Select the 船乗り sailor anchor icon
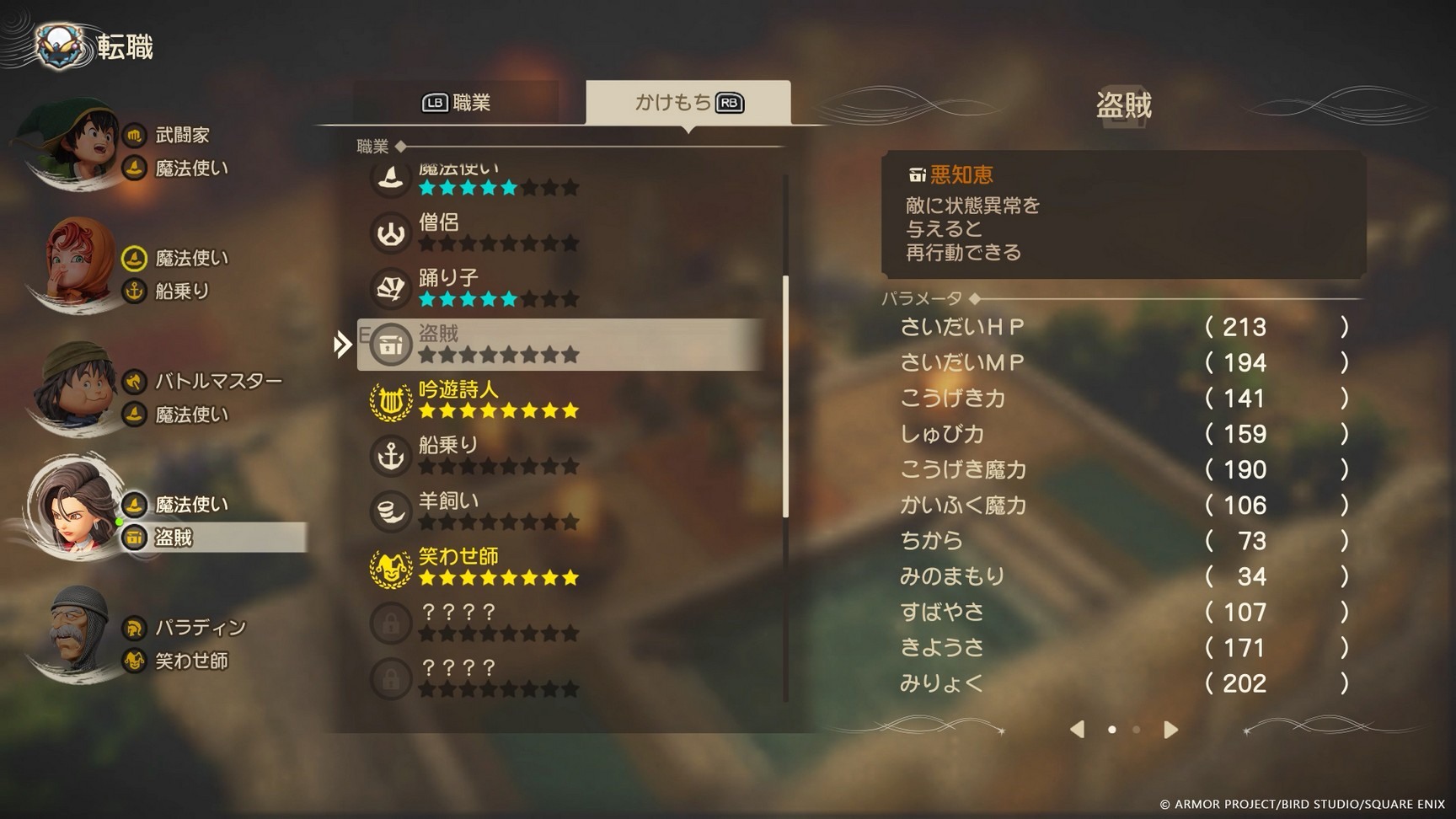Viewport: 1456px width, 819px height. point(389,455)
